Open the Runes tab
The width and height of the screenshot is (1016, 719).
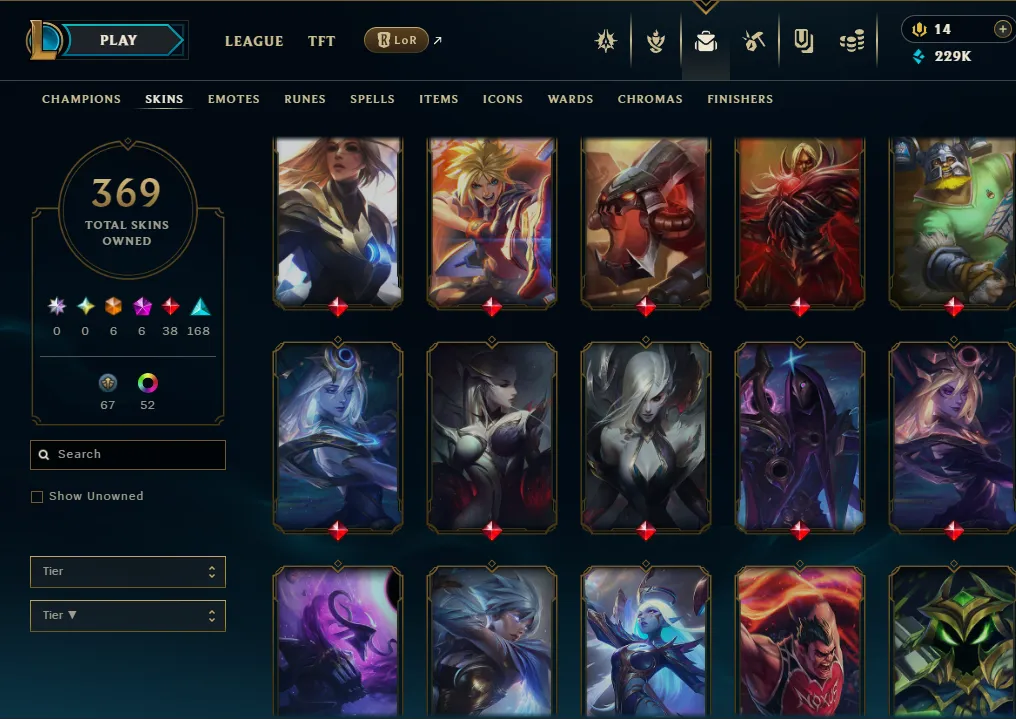305,99
